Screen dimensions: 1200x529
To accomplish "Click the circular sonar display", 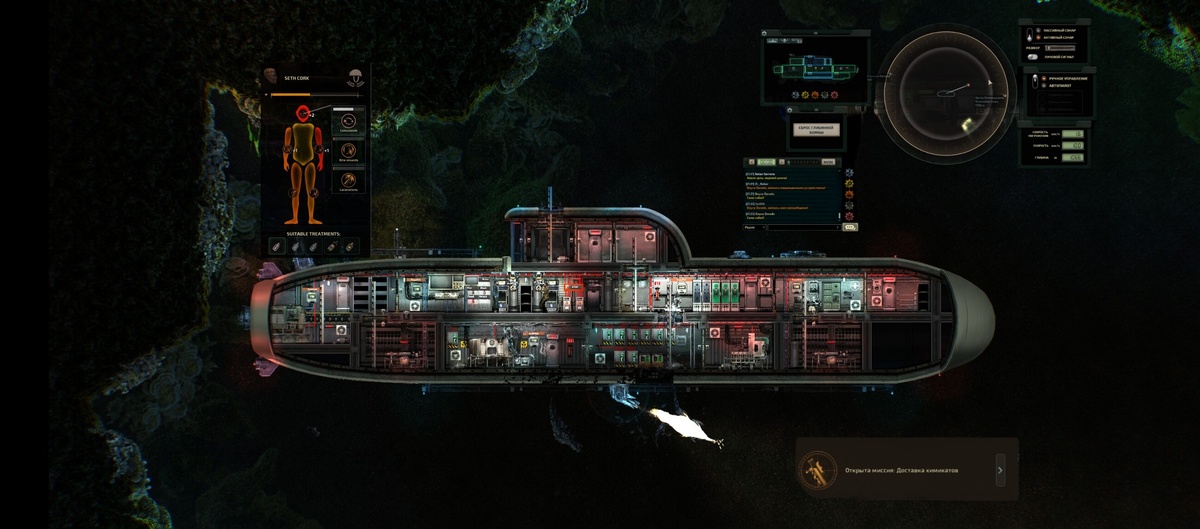I will (944, 93).
